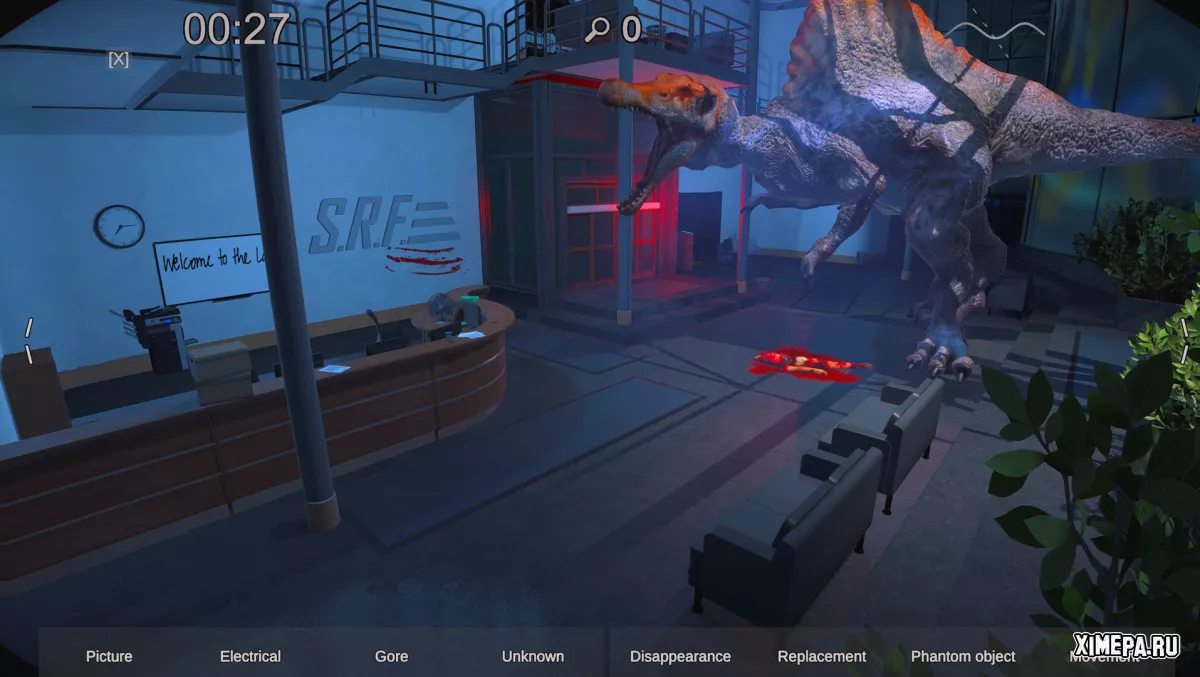
Task: Select the Picture anomaly category
Action: (109, 656)
